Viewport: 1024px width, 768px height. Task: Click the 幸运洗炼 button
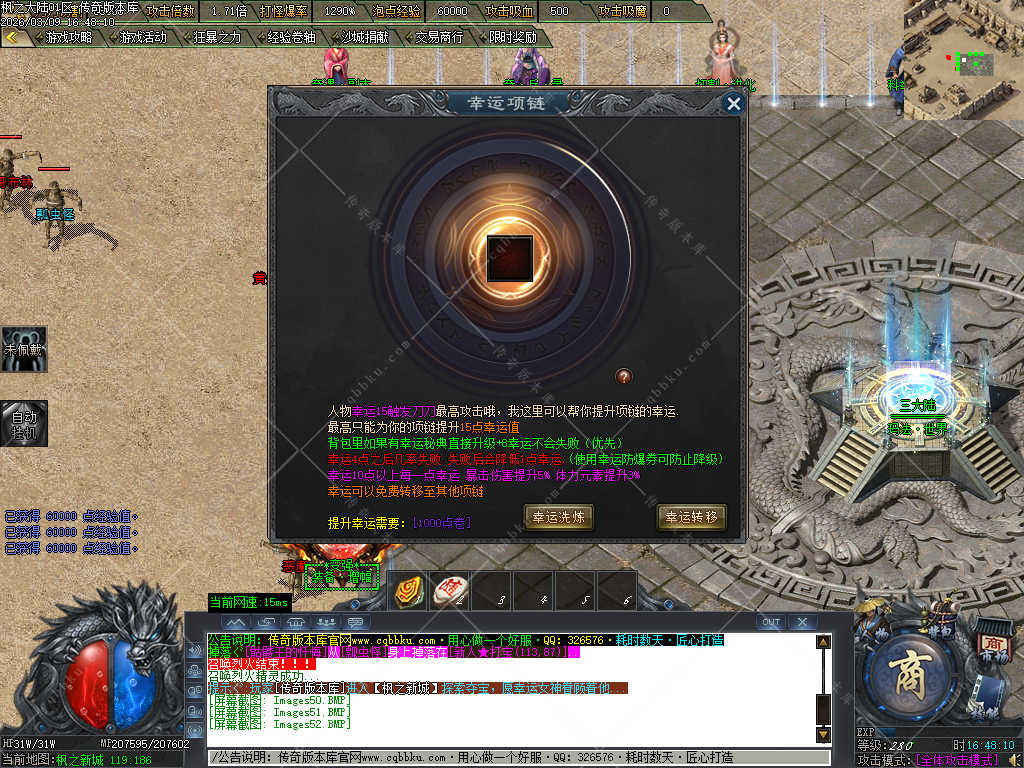[x=559, y=517]
